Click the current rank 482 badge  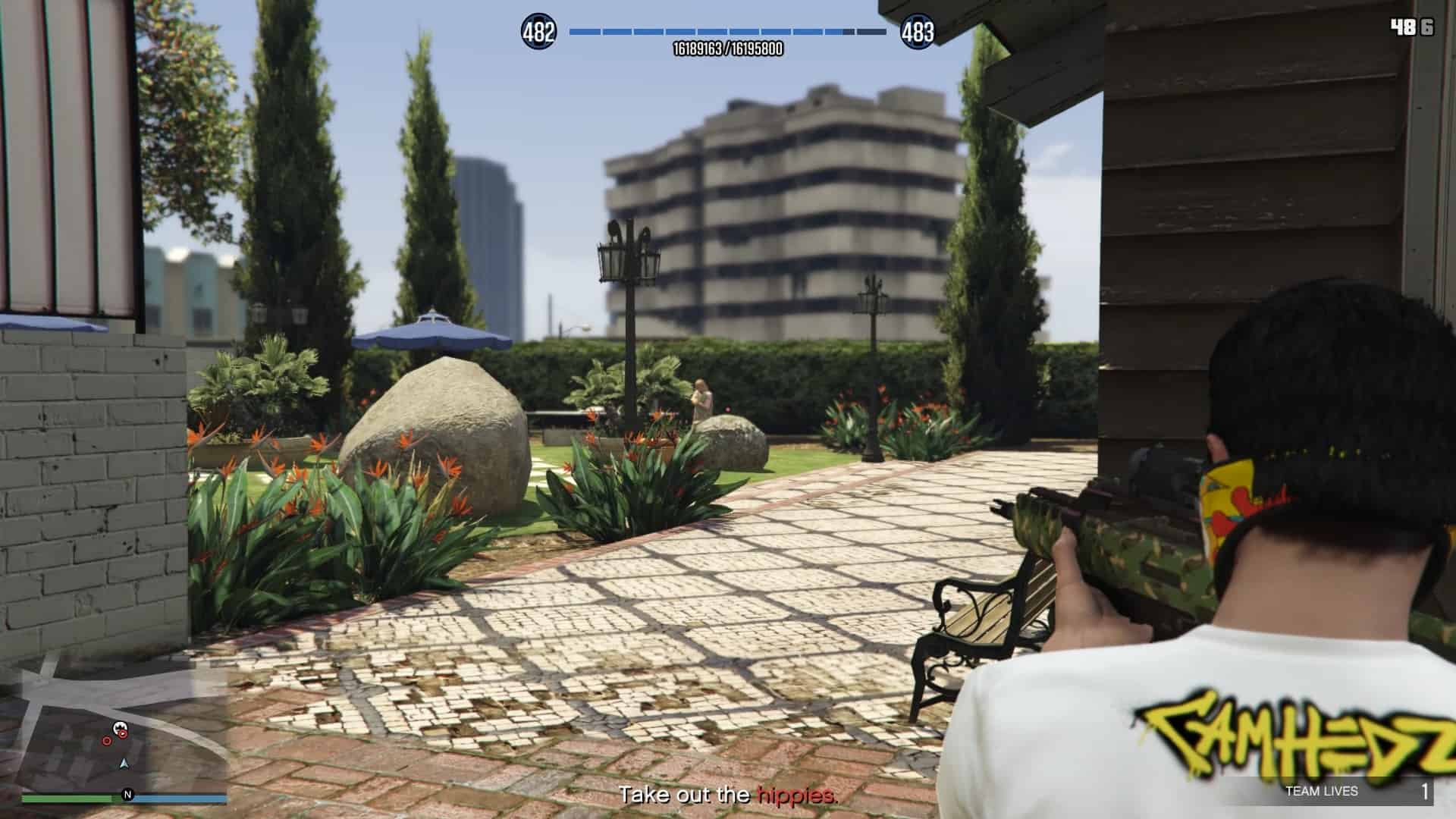coord(538,32)
